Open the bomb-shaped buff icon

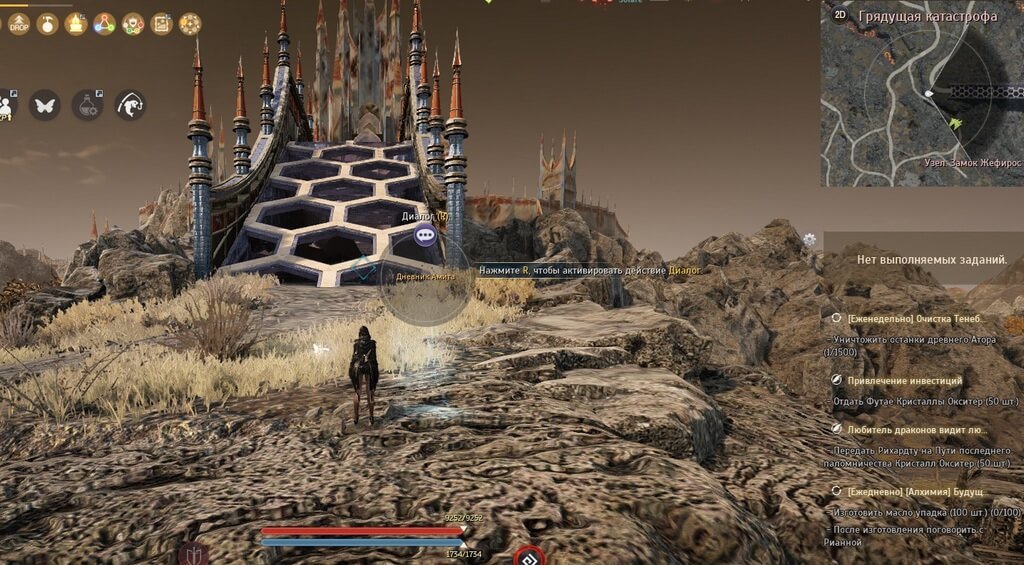pos(47,24)
